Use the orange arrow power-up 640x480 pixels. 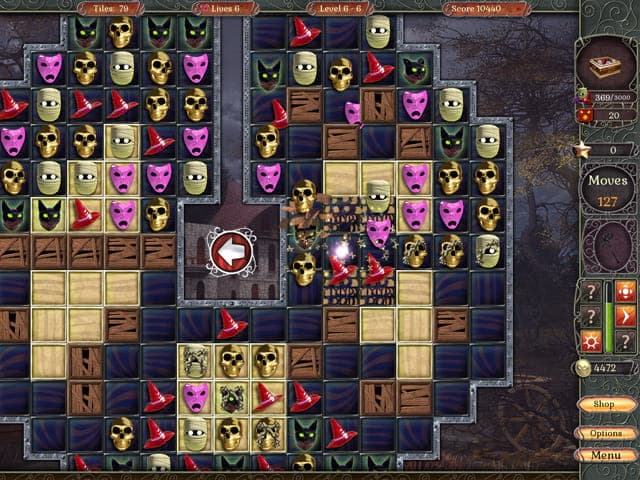click(625, 317)
